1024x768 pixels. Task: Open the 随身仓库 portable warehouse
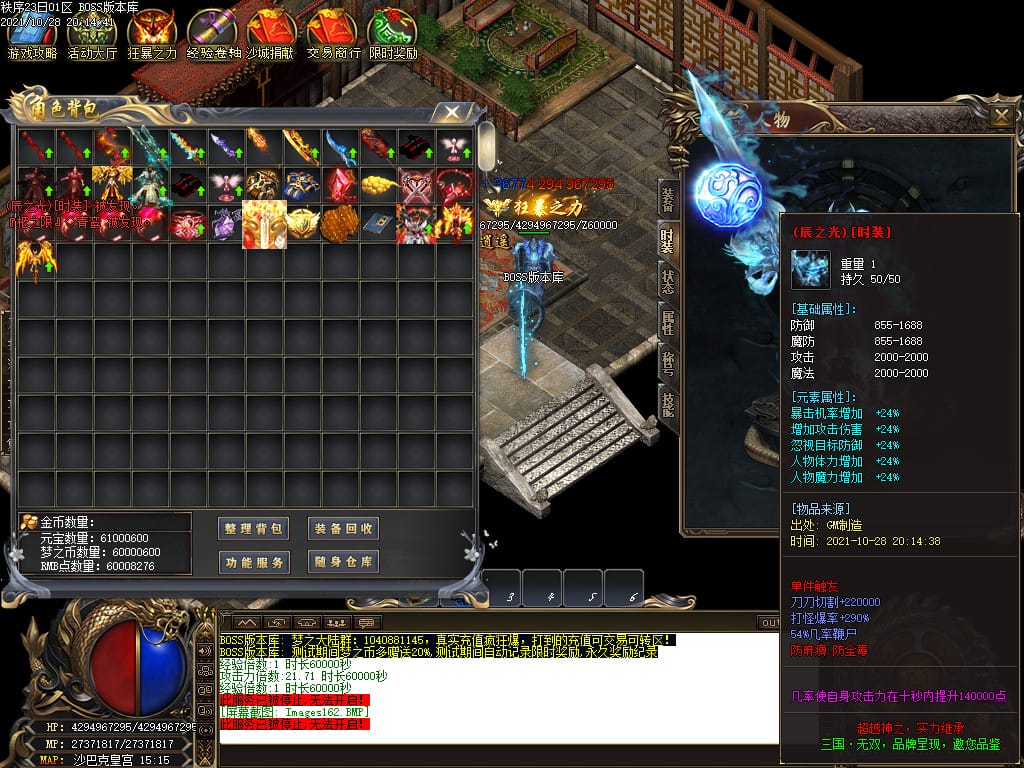pos(343,562)
